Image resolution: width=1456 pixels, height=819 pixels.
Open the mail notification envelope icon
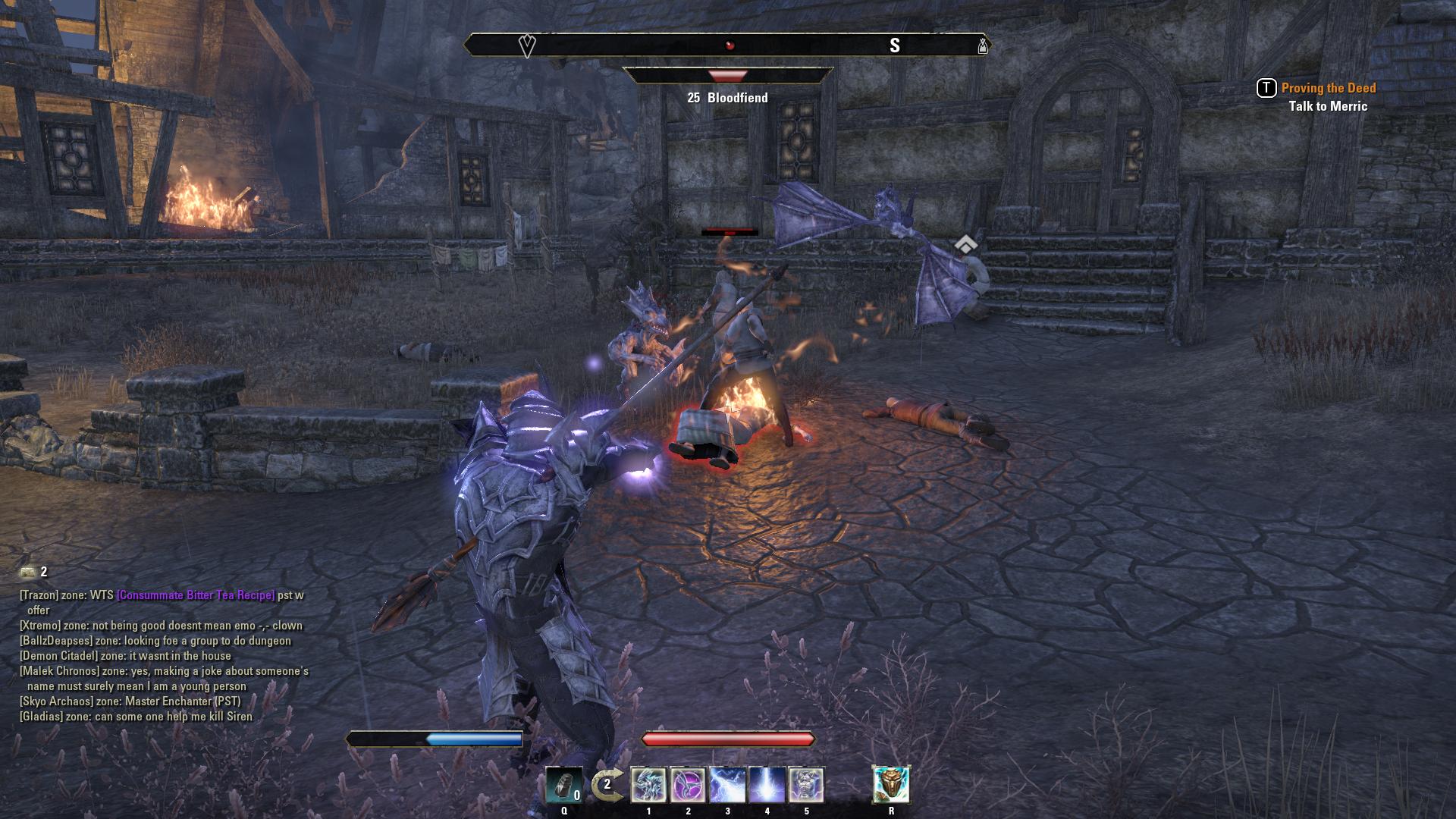click(x=28, y=572)
